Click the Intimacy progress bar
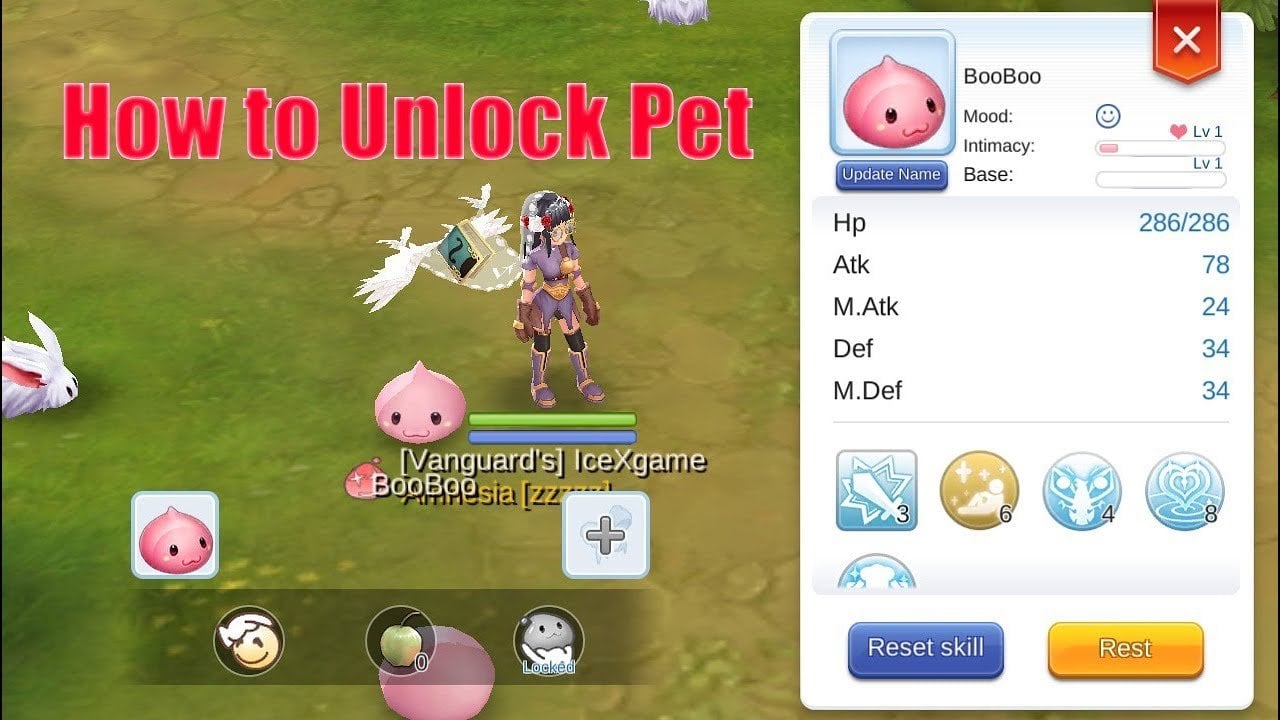Screen dimensions: 1280x720 (1160, 147)
